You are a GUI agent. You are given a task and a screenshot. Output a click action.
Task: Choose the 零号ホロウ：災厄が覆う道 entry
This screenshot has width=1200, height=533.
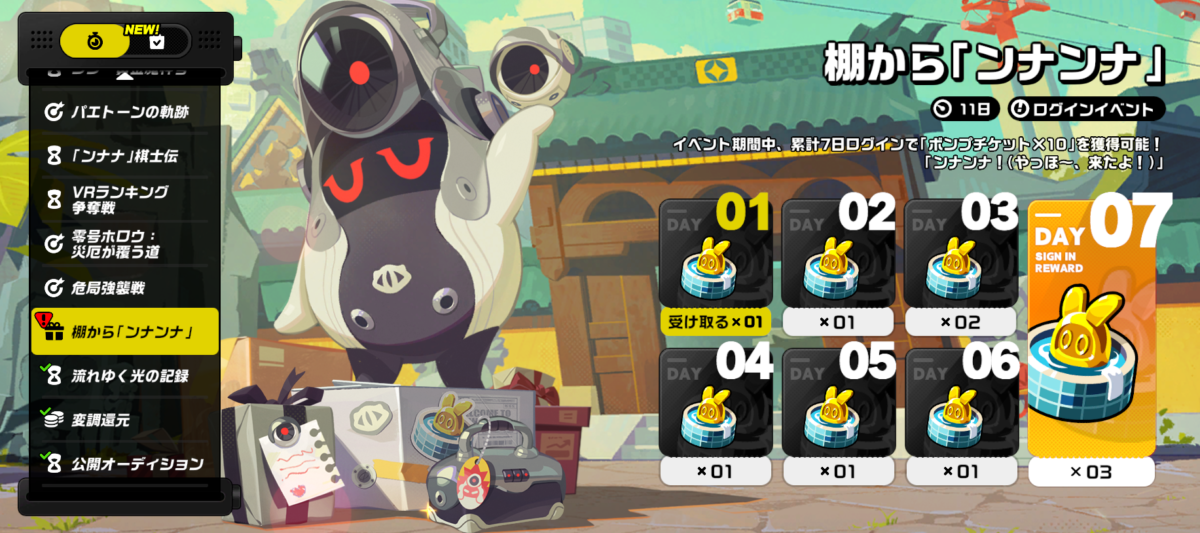125,244
